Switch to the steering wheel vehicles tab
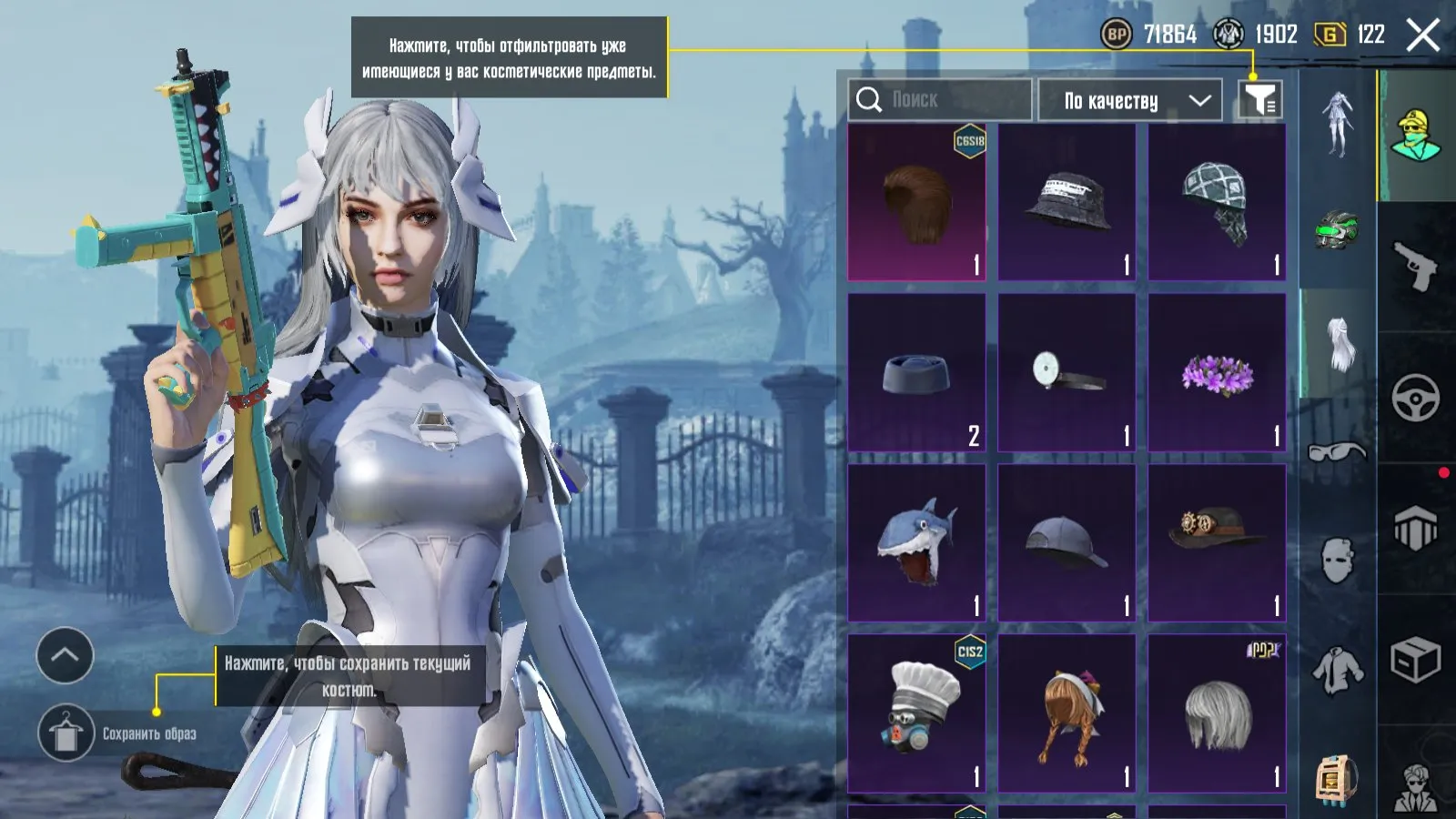Screen dimensions: 1456x819 (1415, 398)
